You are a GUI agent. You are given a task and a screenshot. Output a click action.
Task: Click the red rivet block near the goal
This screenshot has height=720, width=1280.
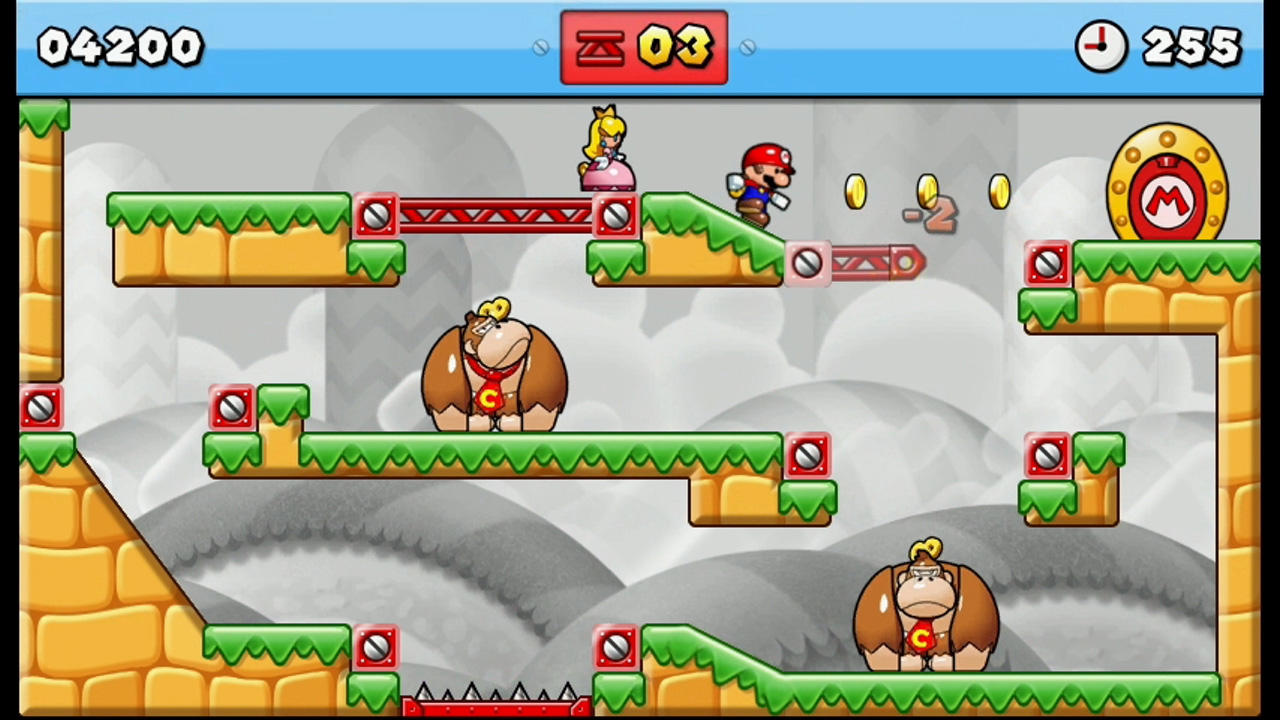(x=1046, y=262)
